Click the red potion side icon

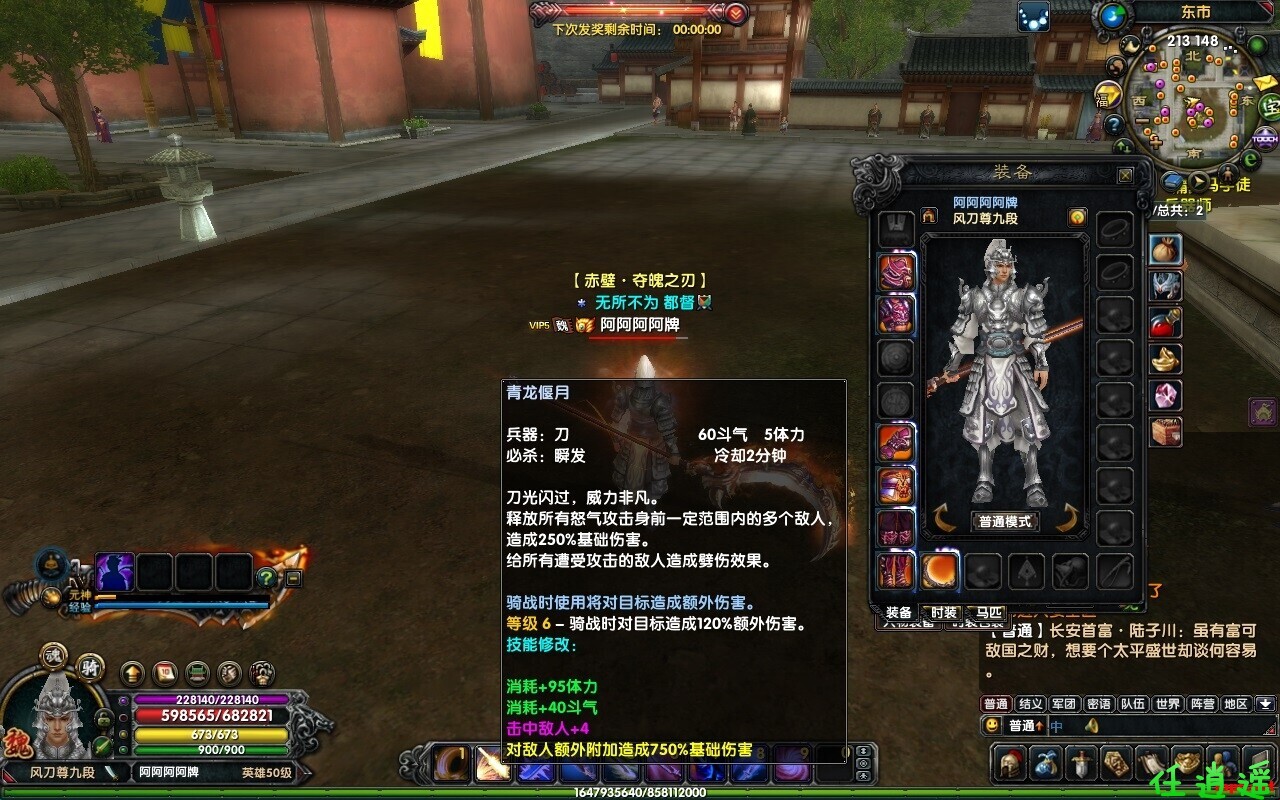pyautogui.click(x=1166, y=322)
